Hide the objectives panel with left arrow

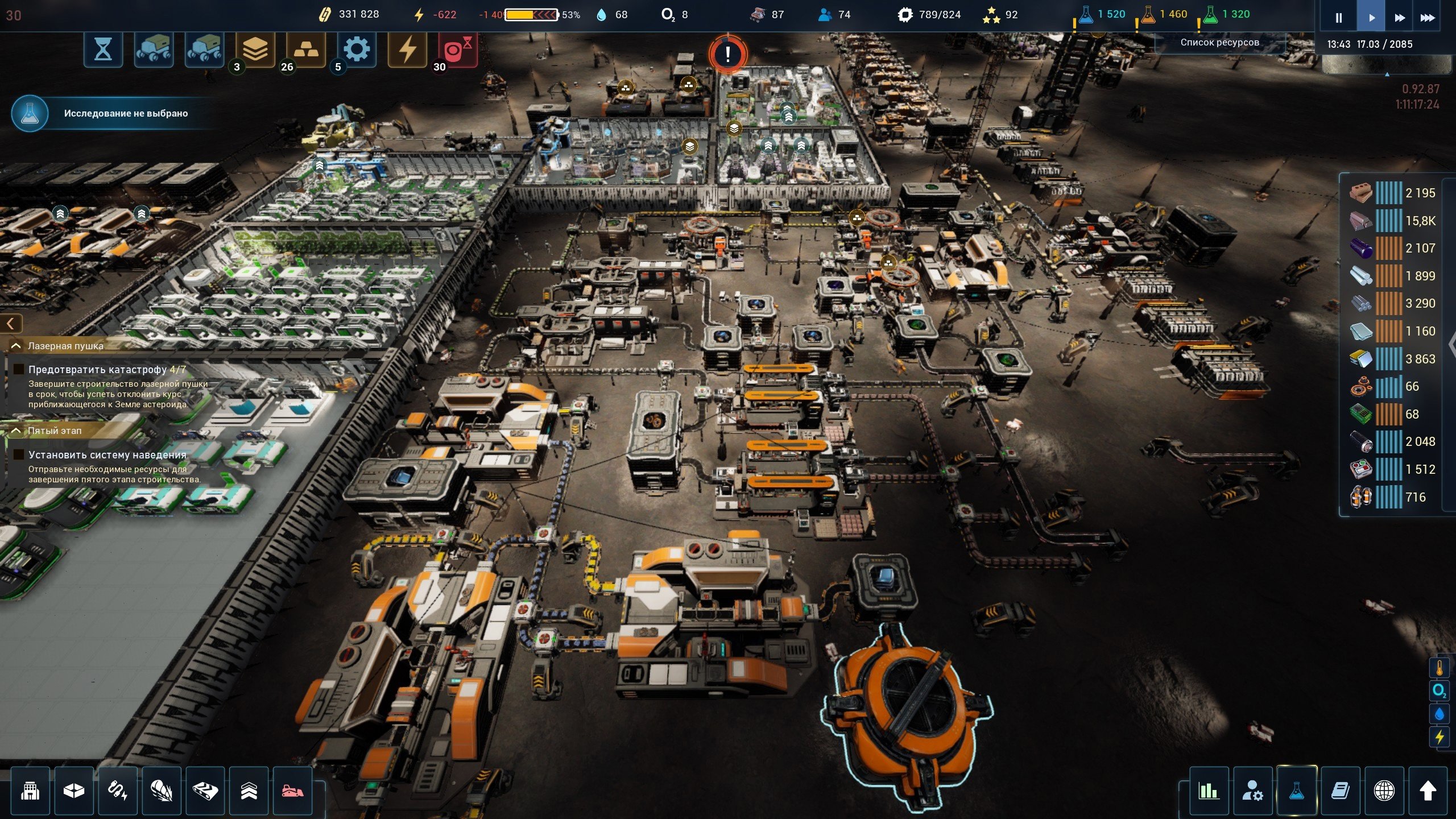pos(11,324)
